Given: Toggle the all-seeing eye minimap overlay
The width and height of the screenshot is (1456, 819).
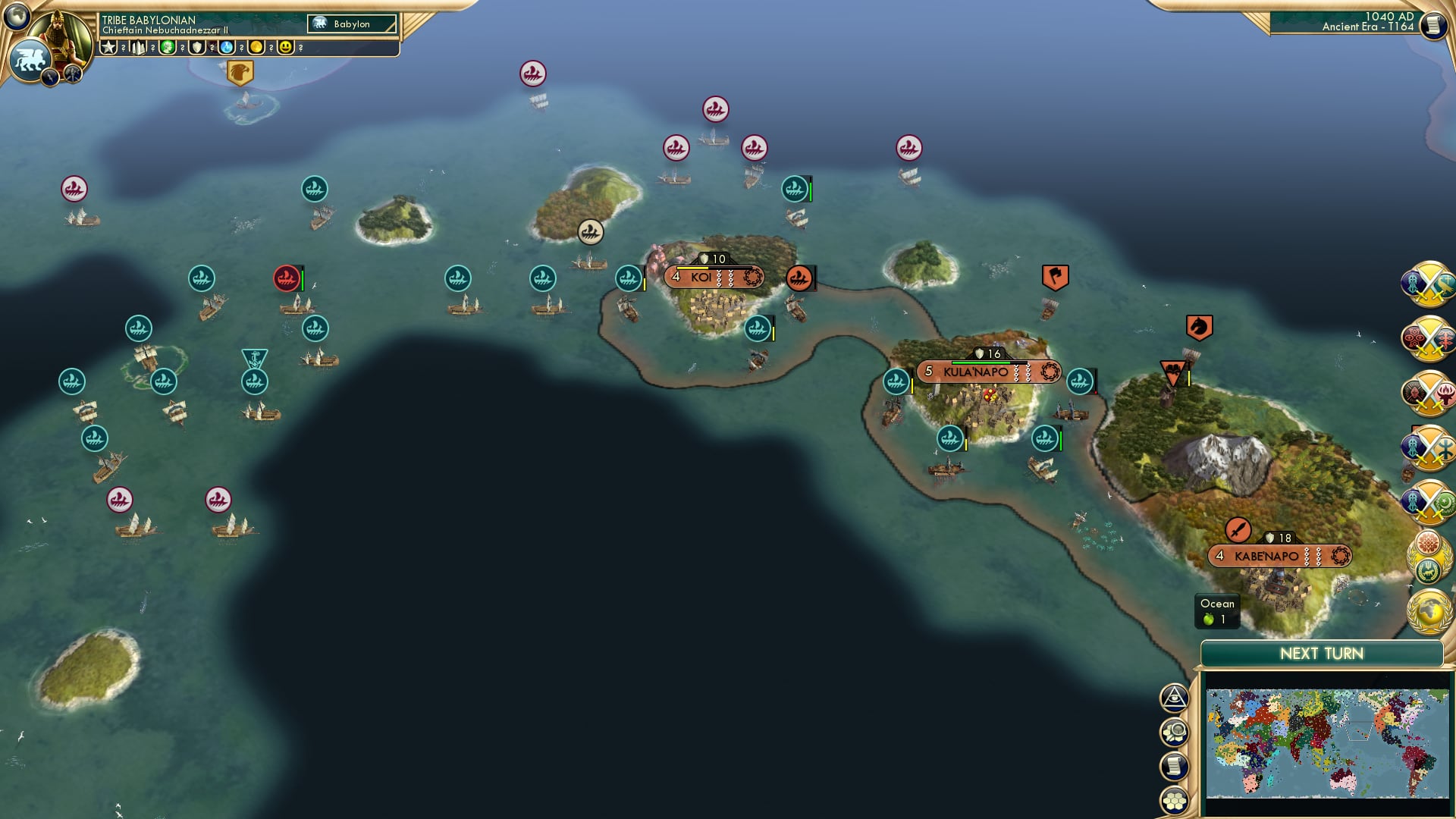Looking at the screenshot, I should click(1174, 697).
